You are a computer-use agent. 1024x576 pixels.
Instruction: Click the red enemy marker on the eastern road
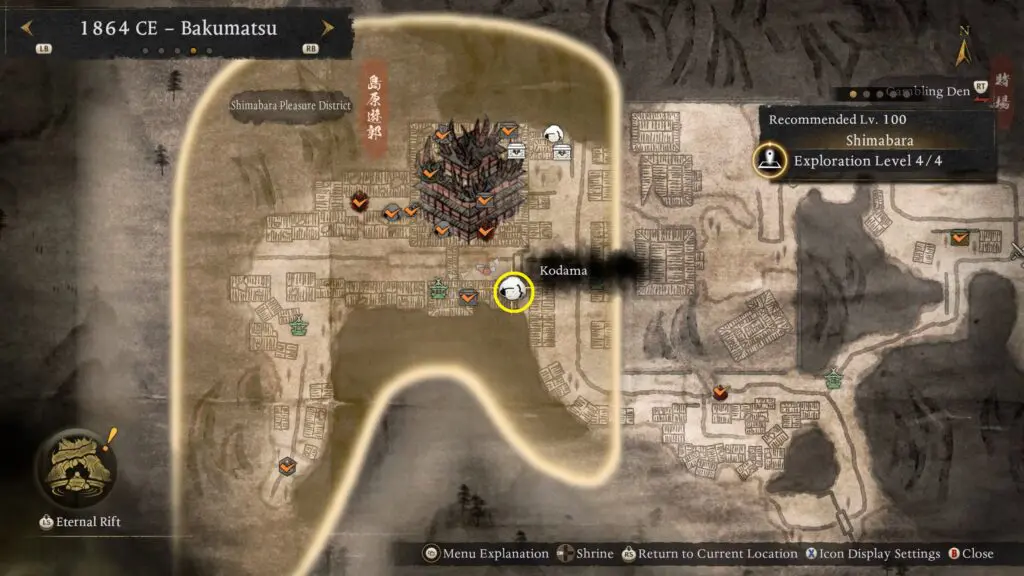720,392
